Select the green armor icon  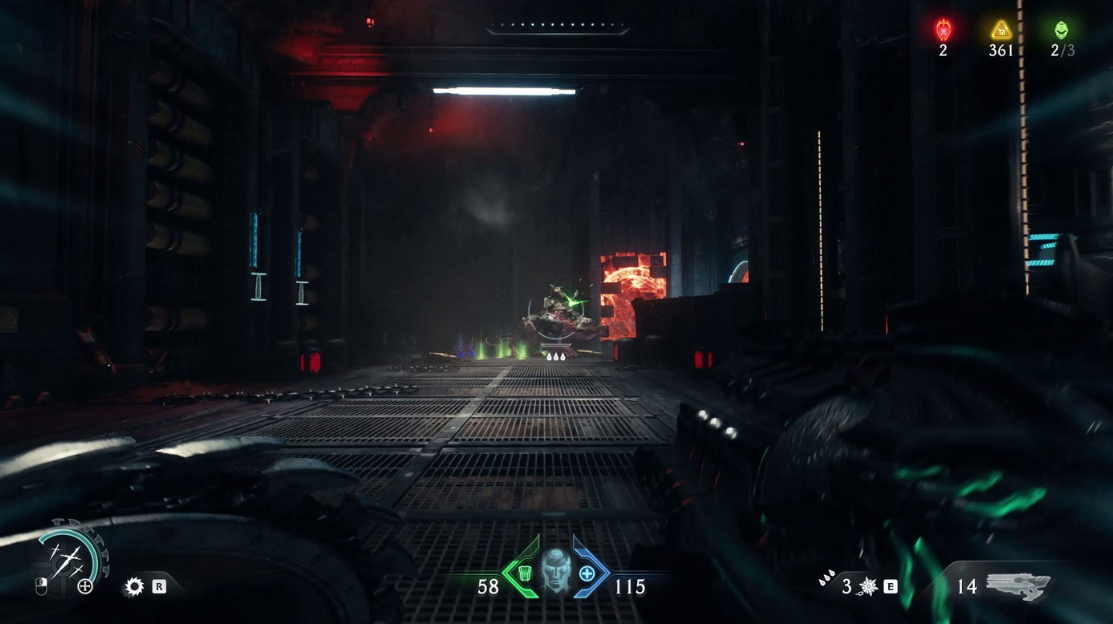tap(522, 574)
